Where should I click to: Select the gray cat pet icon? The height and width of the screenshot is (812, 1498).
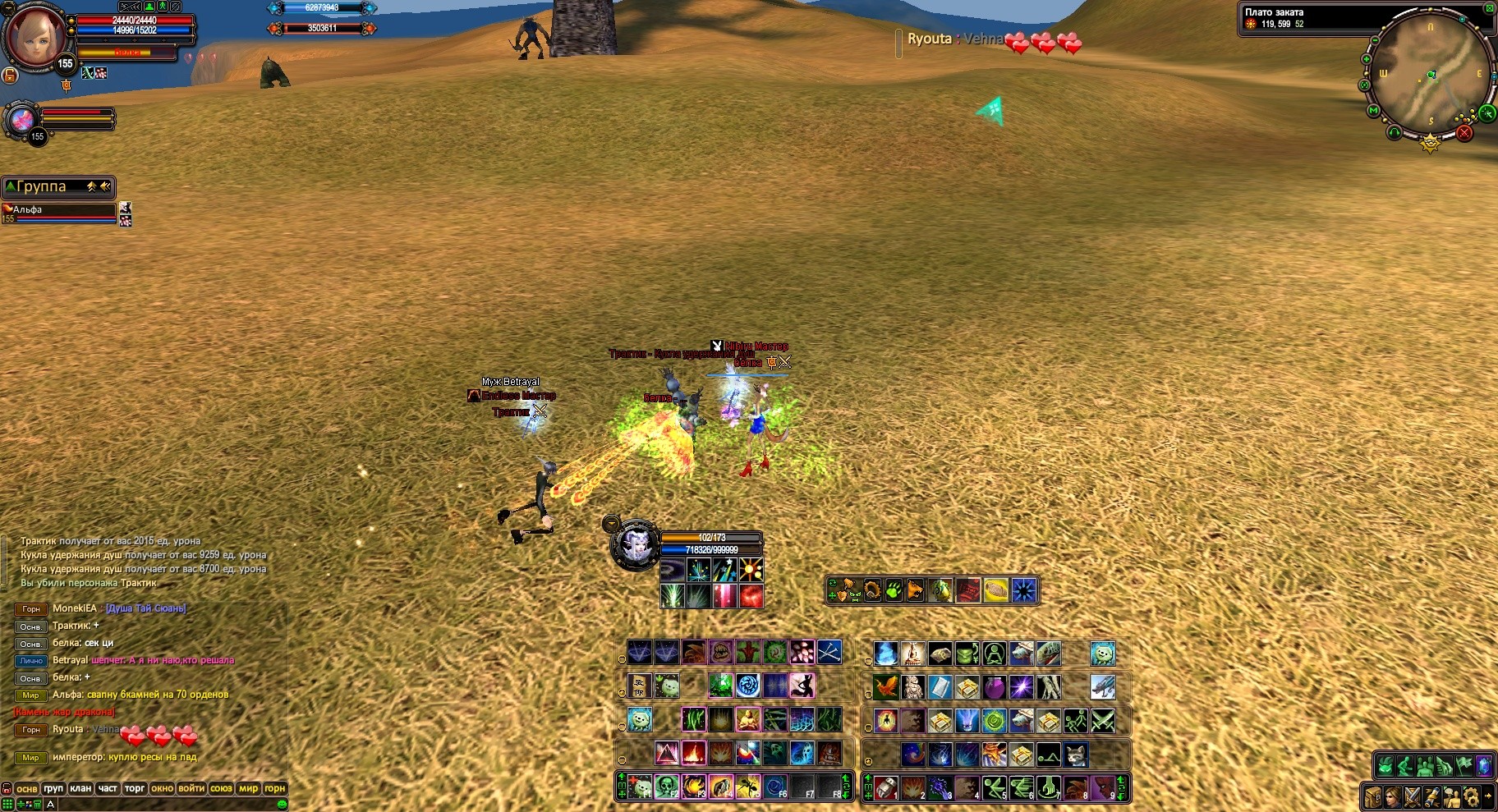[x=1075, y=754]
